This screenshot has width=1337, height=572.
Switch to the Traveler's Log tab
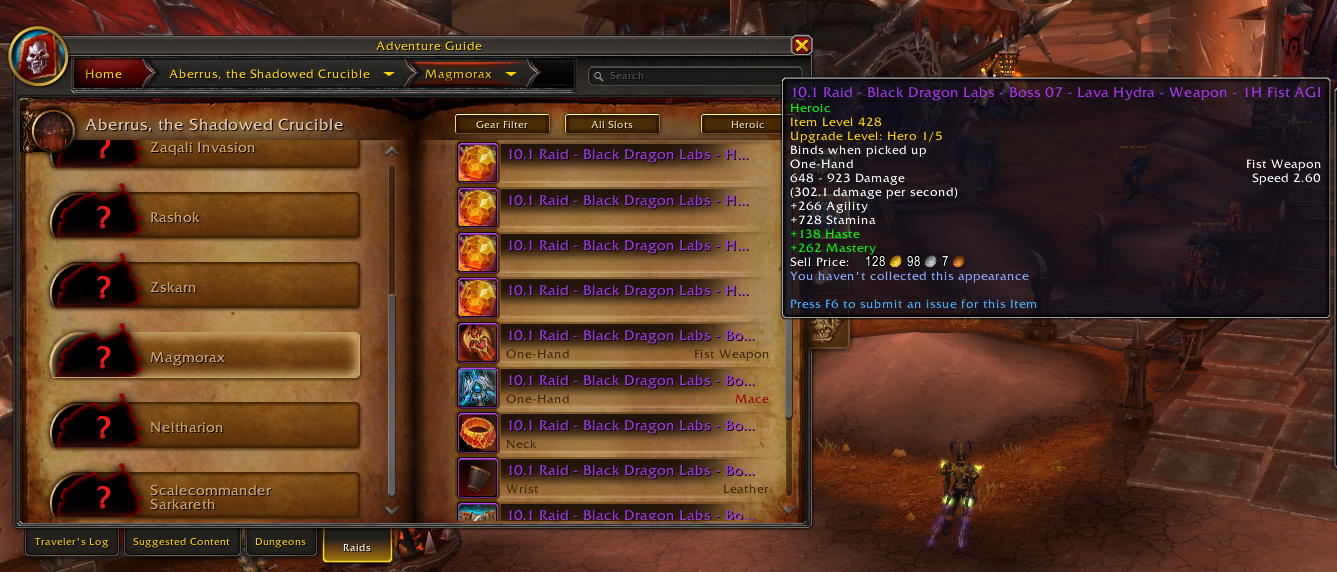(x=71, y=542)
